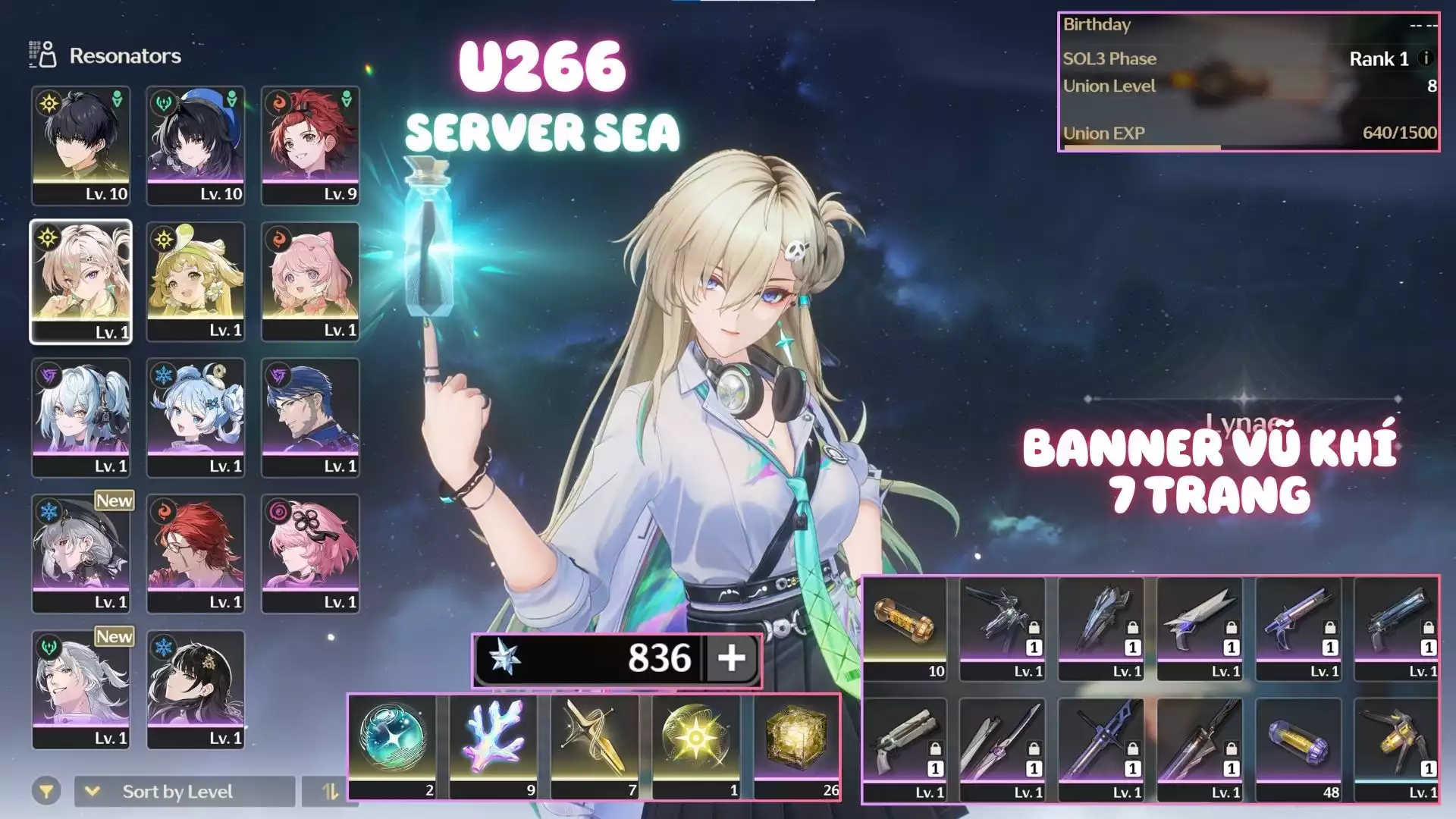Image resolution: width=1456 pixels, height=819 pixels.
Task: Select the red-haired Lv. 9 resonator
Action: (310, 145)
